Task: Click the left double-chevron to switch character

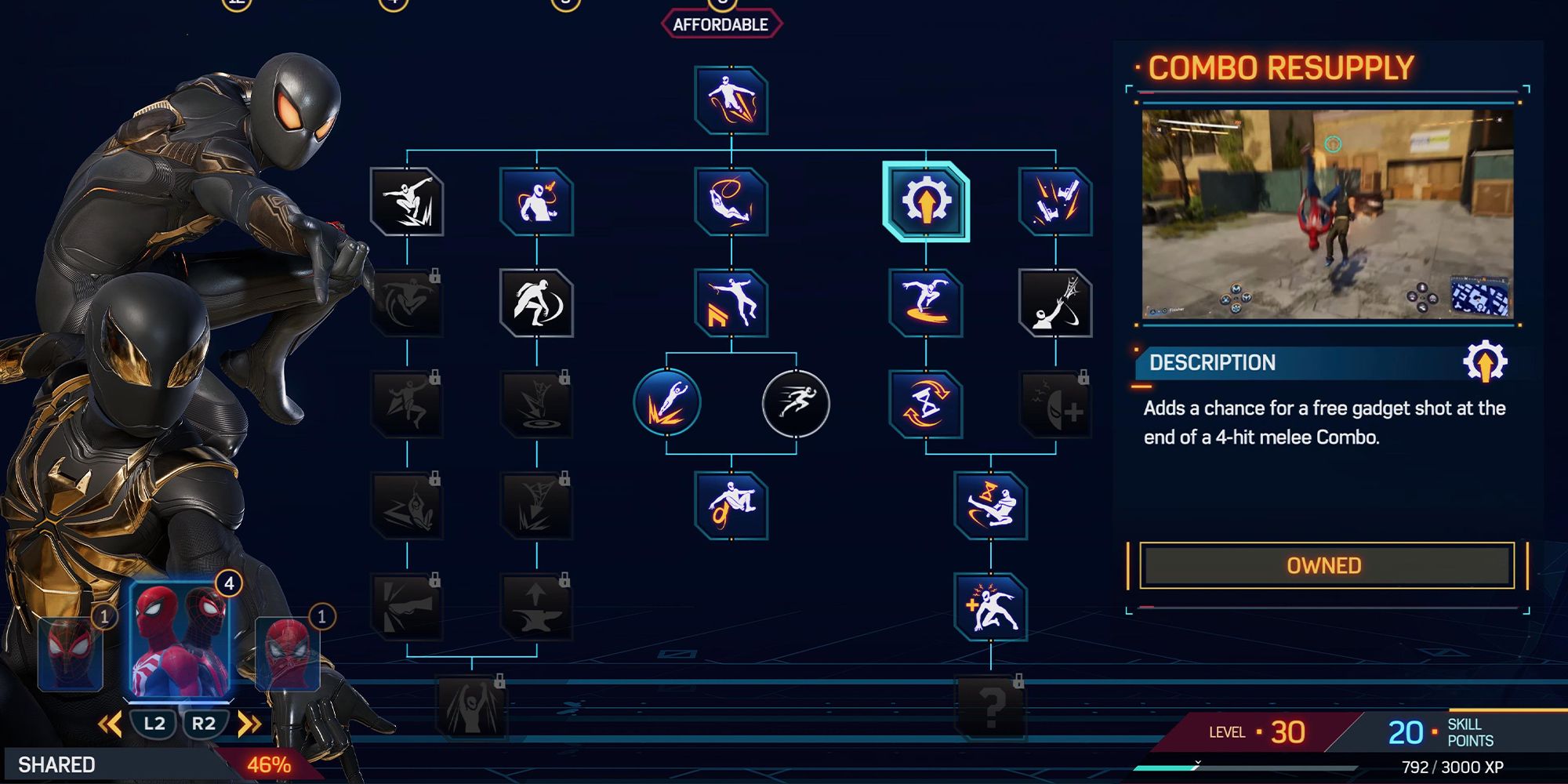Action: [110, 724]
